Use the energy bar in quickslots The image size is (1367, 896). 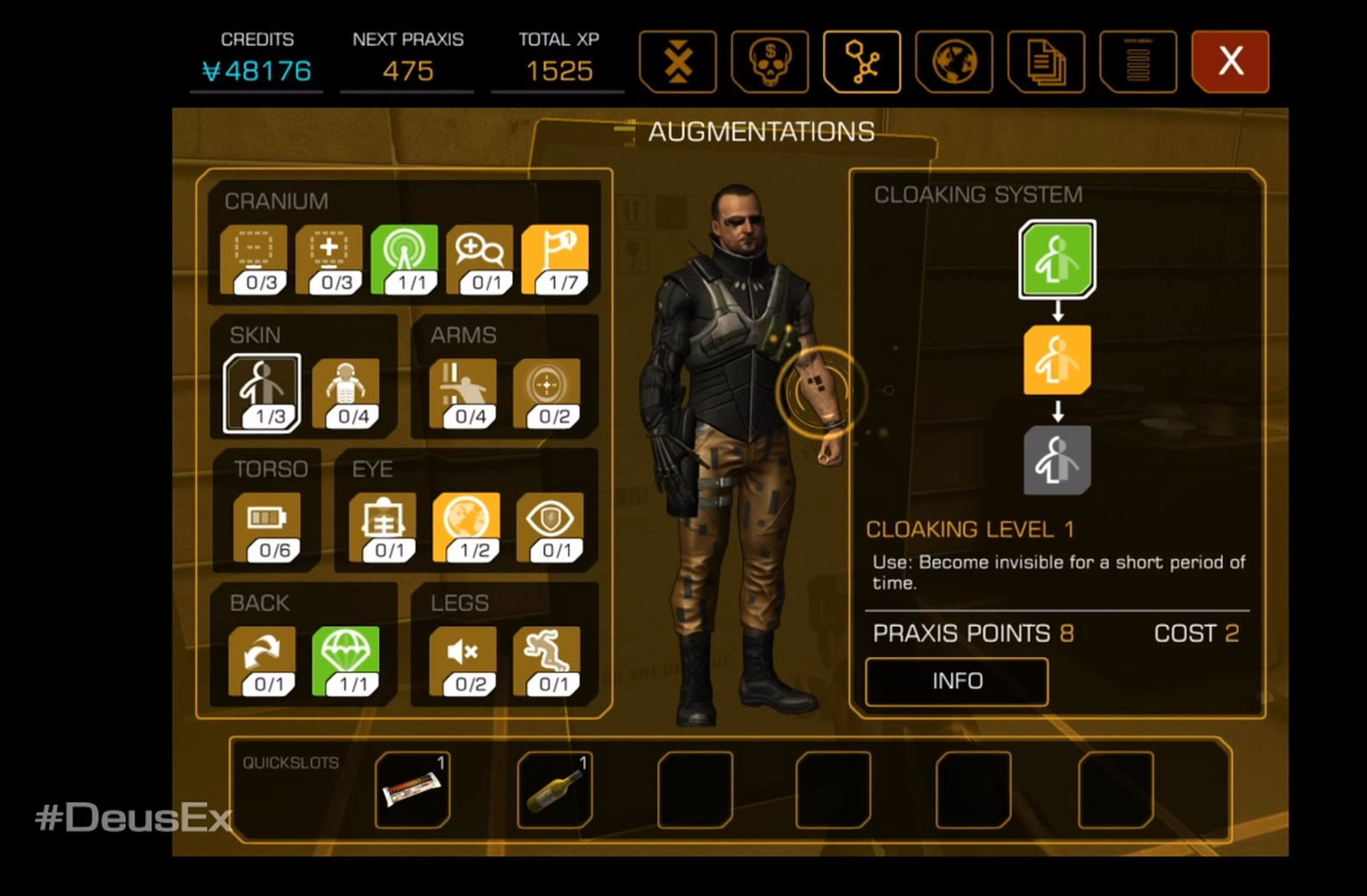pyautogui.click(x=412, y=789)
